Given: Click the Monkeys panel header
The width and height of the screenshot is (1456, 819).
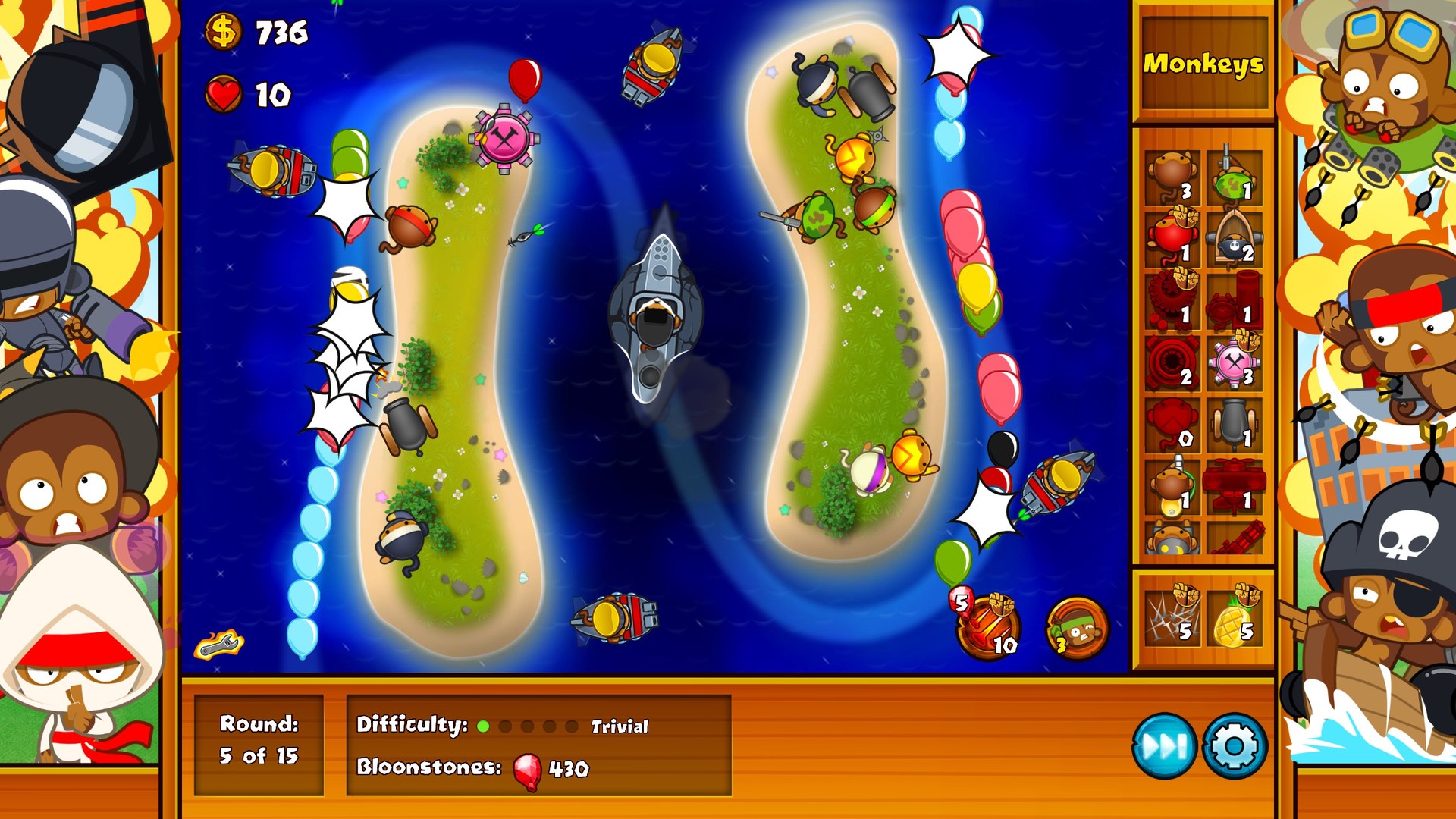Looking at the screenshot, I should [x=1203, y=64].
